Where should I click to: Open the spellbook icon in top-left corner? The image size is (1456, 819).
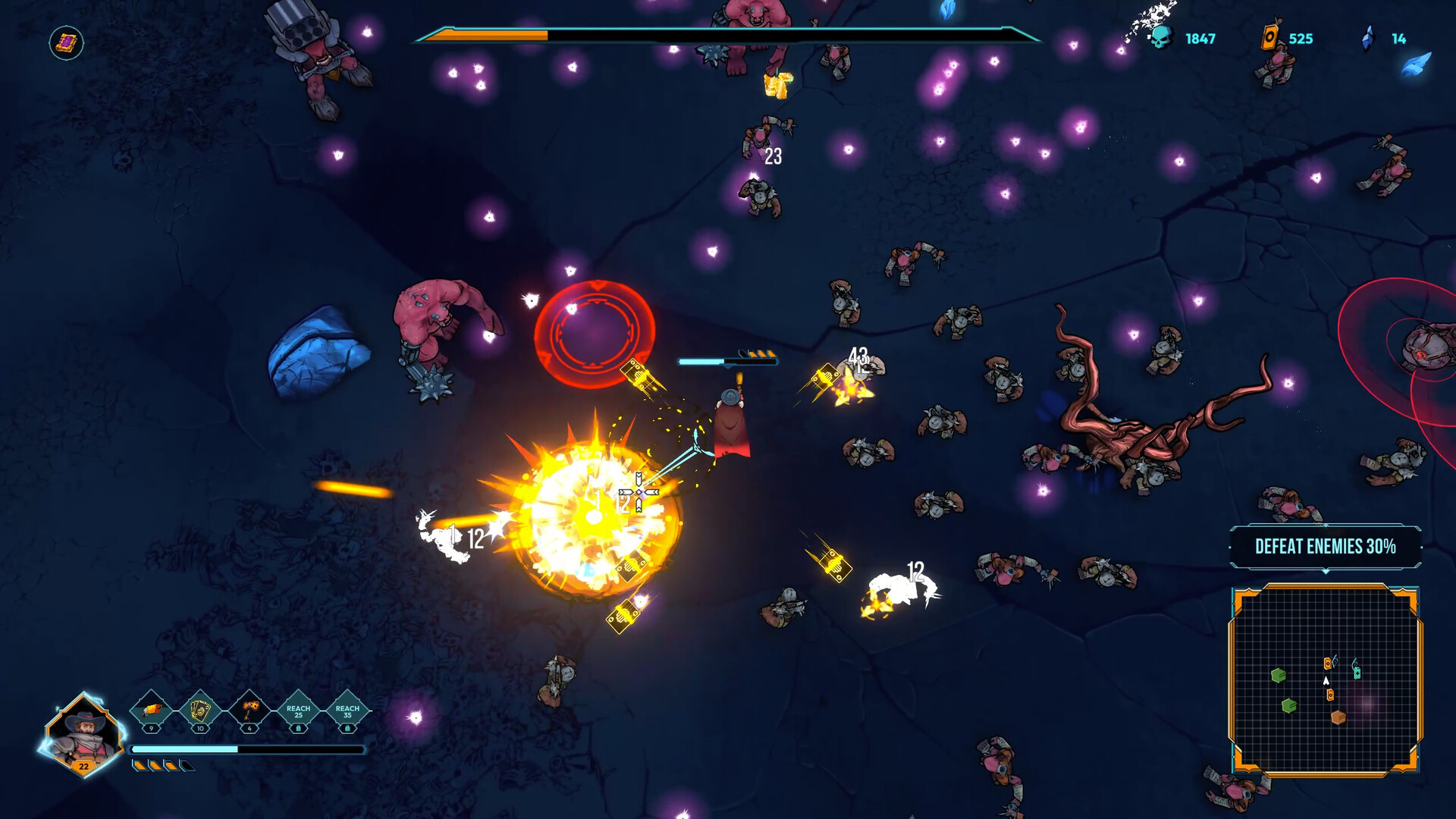[x=64, y=42]
